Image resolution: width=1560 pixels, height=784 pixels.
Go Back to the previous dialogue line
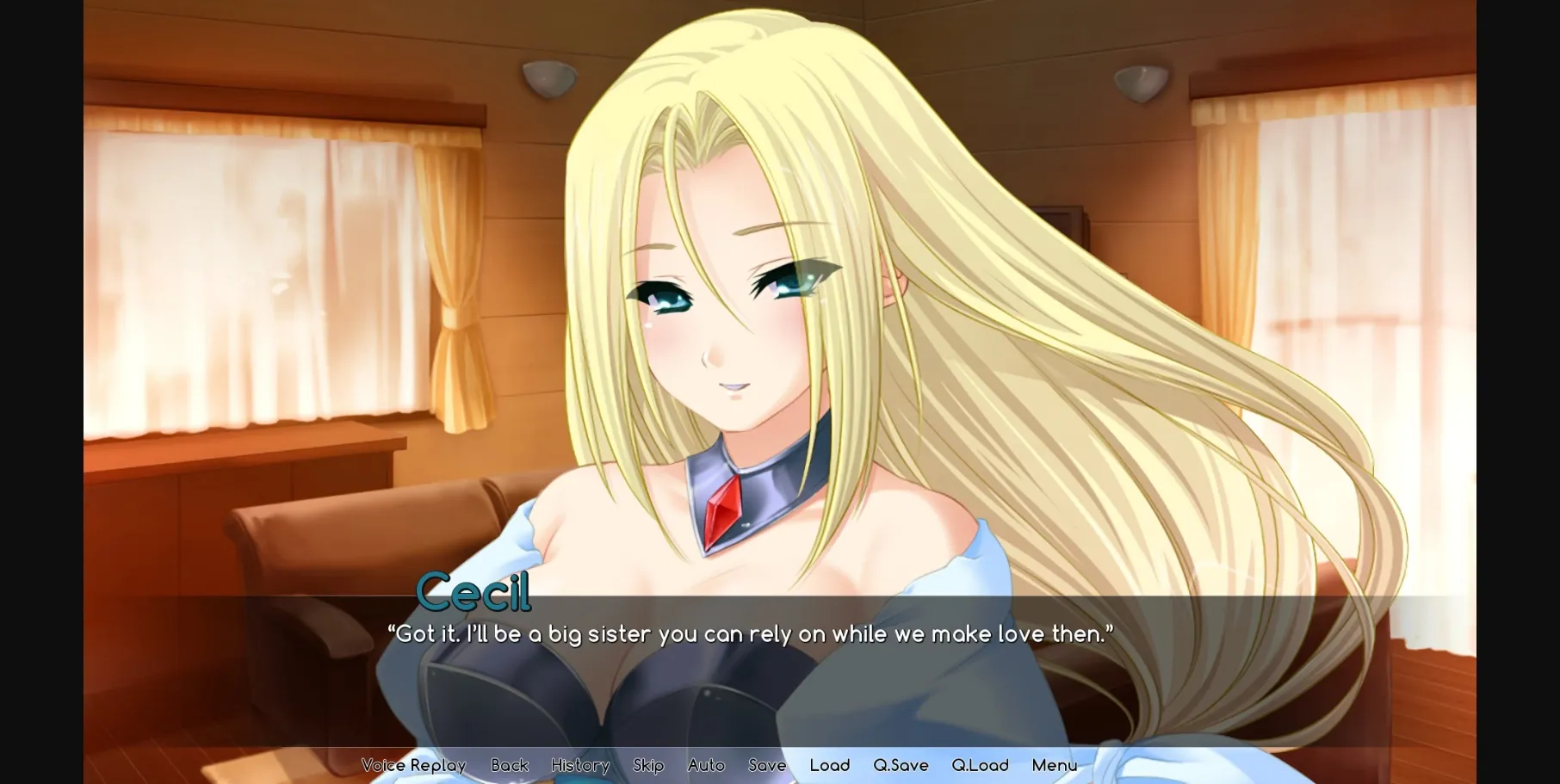click(510, 764)
